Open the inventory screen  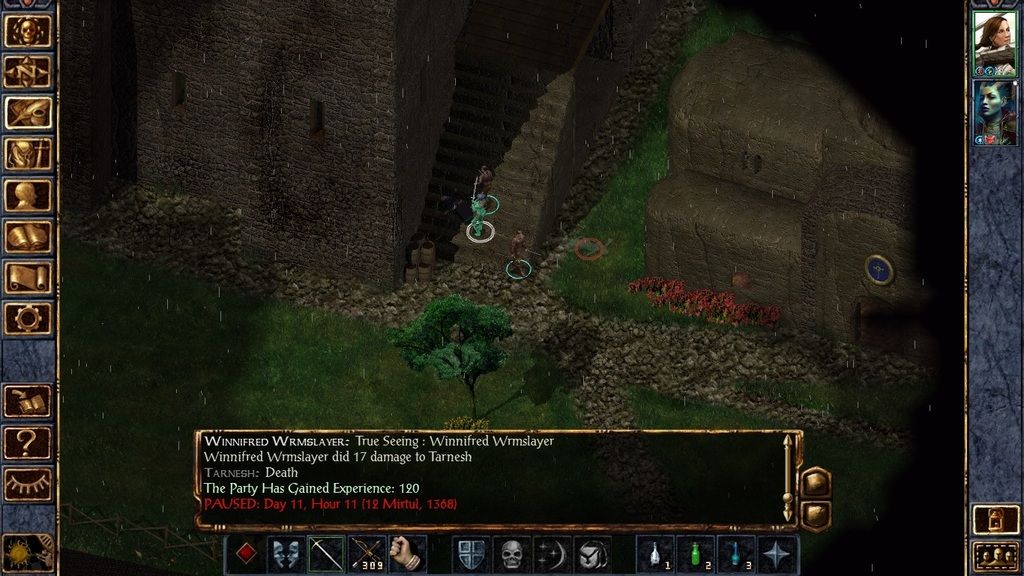click(x=27, y=153)
